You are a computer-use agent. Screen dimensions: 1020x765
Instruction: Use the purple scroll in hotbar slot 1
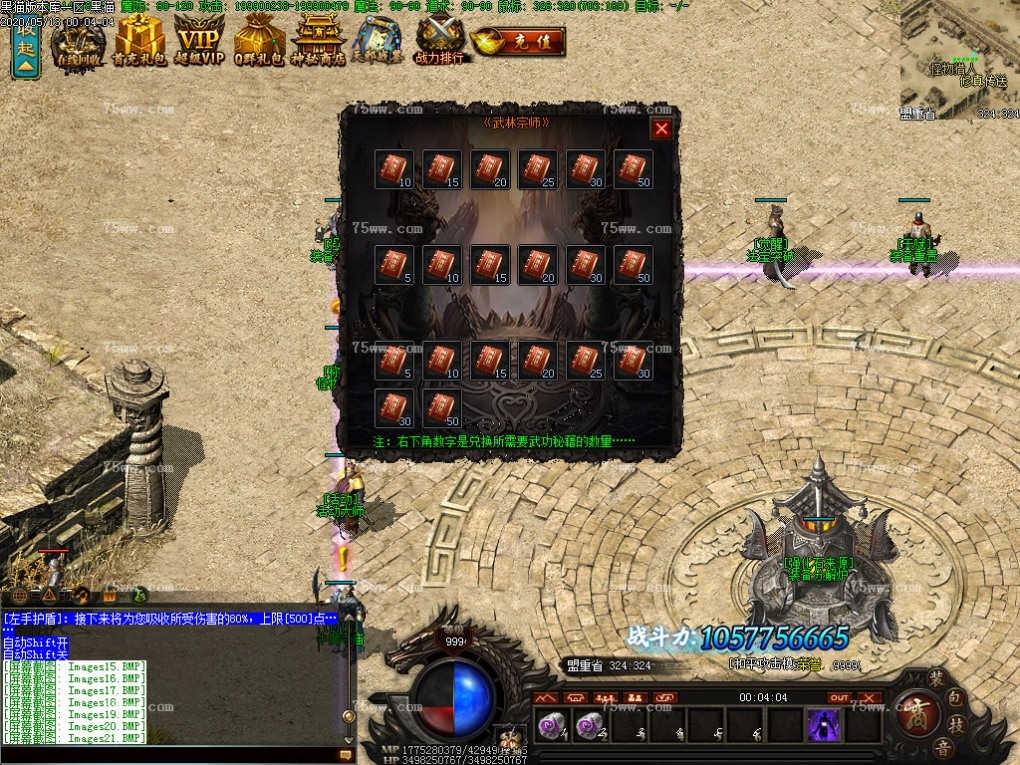coord(552,725)
